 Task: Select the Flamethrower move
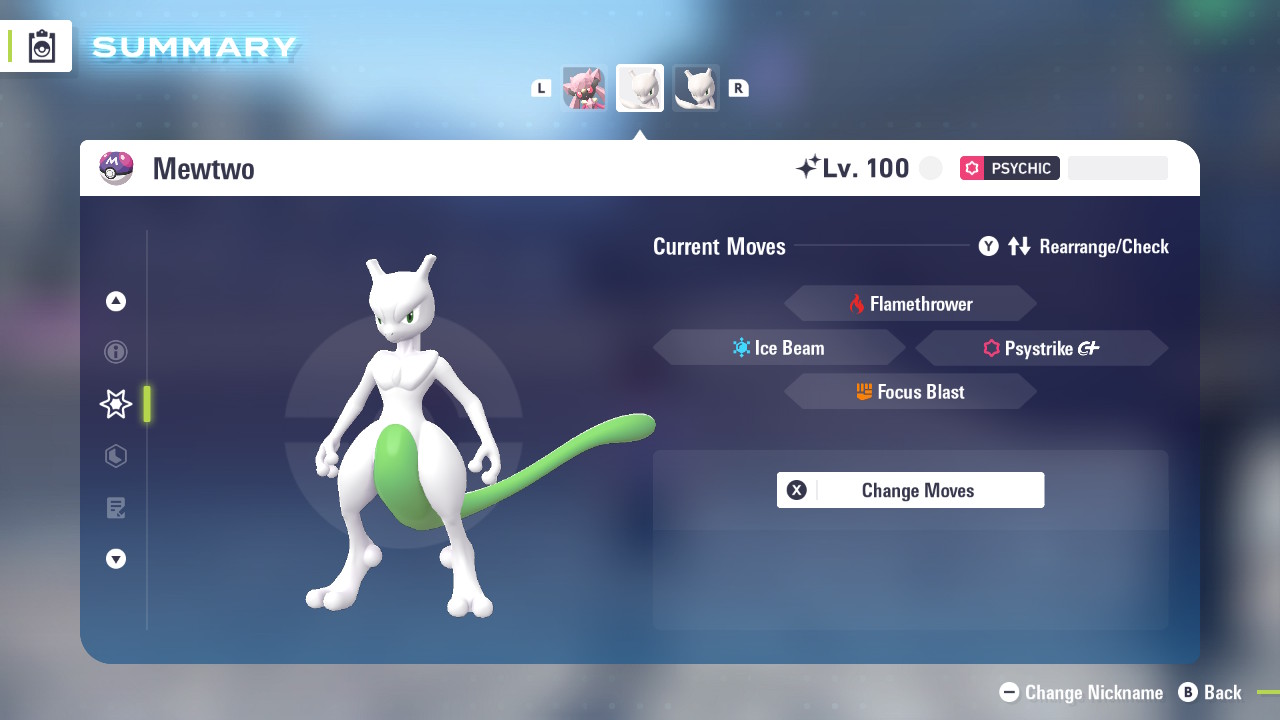tap(910, 304)
